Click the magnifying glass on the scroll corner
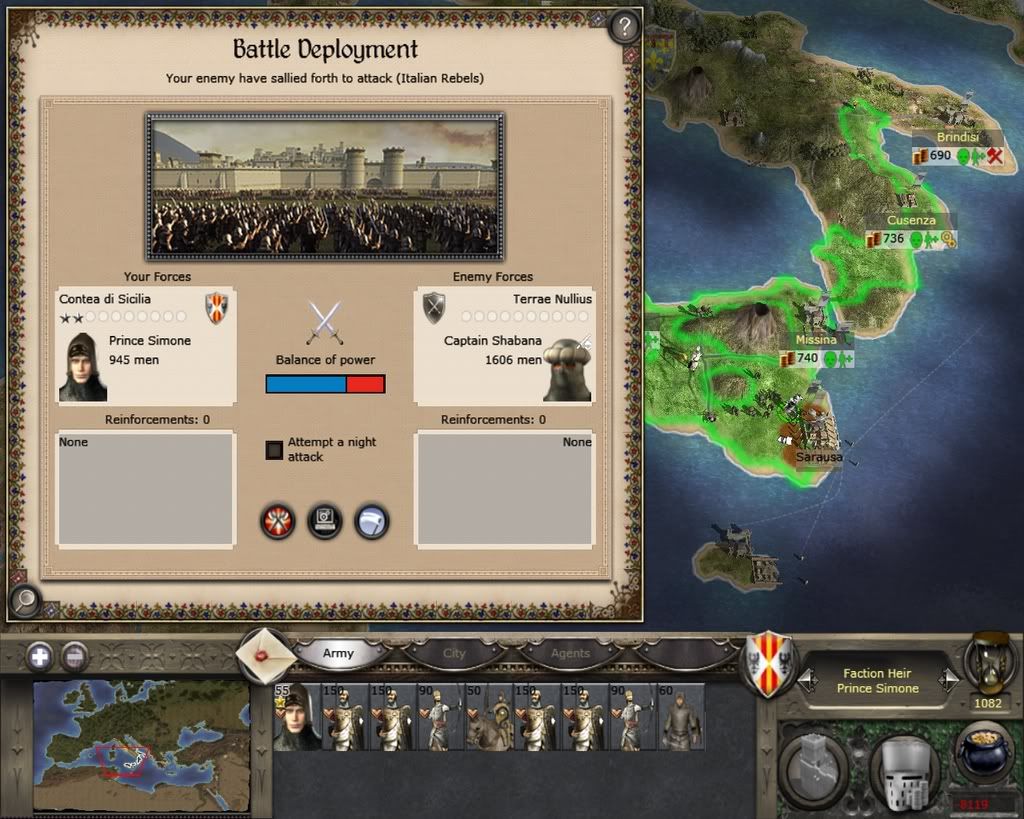Screen dimensions: 1024x819 point(24,600)
